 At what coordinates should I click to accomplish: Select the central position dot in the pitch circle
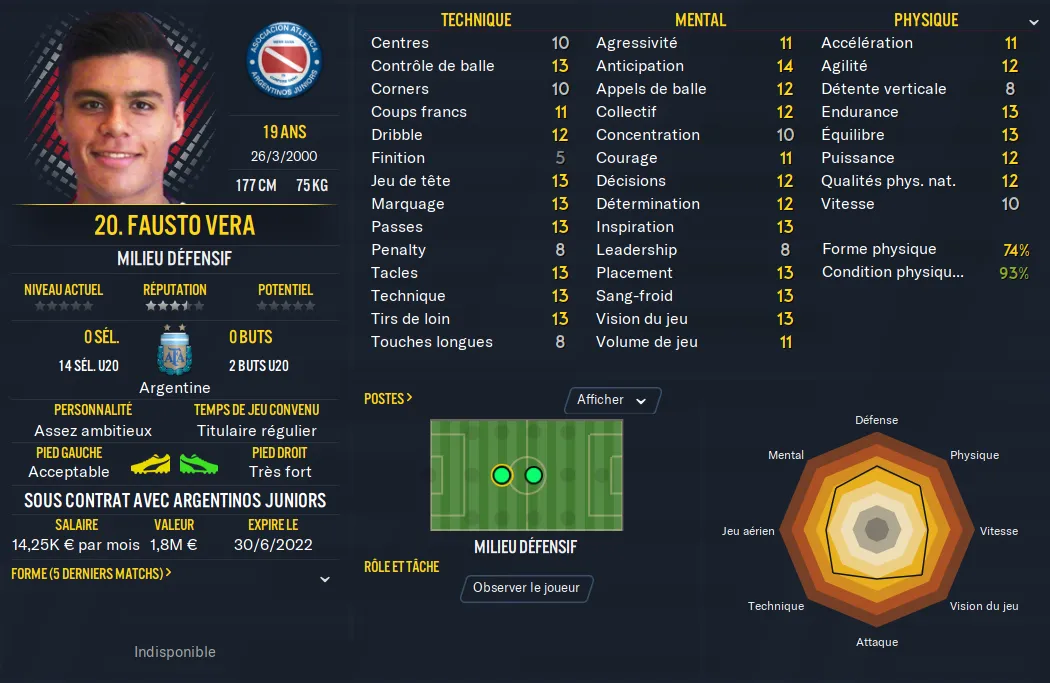533,475
